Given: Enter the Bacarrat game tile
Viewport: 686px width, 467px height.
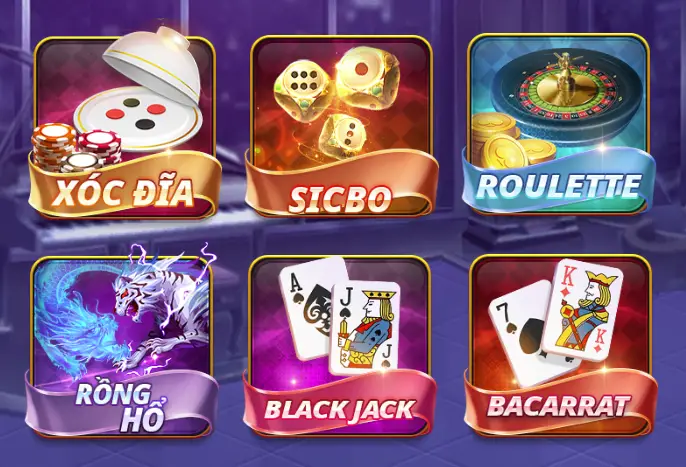Looking at the screenshot, I should tap(558, 343).
